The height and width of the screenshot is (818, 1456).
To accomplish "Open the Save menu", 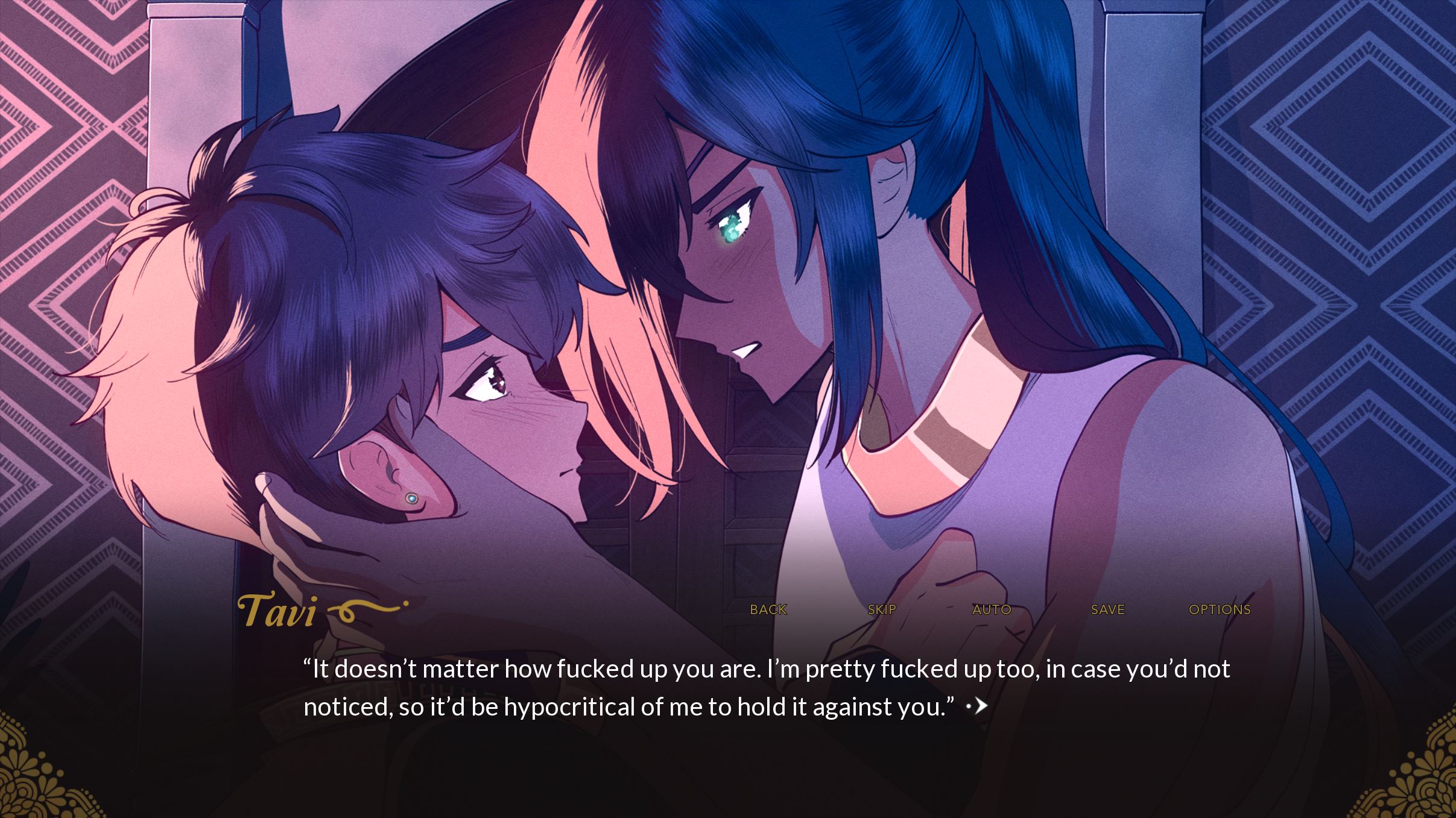I will [x=1107, y=609].
